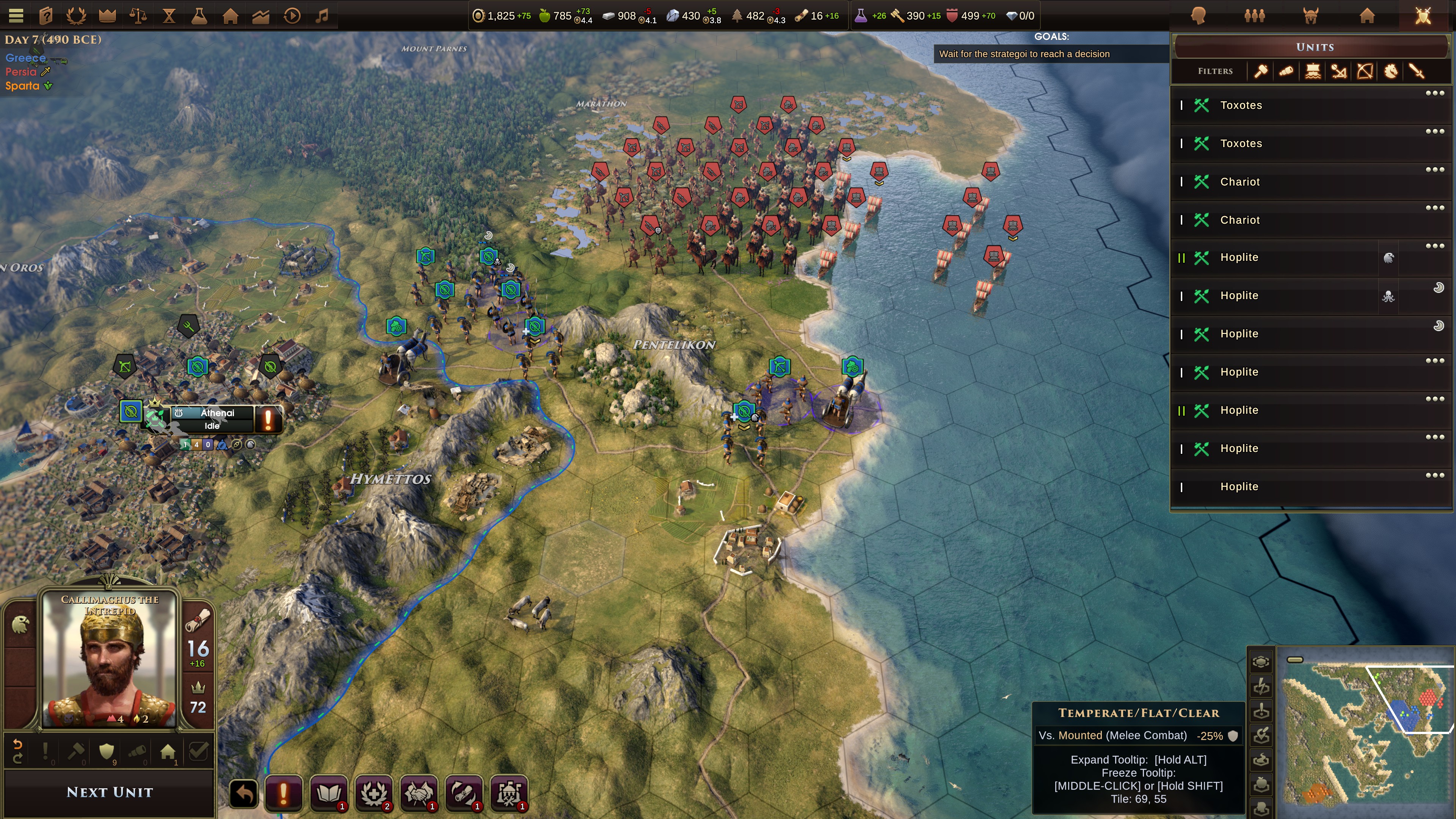Open the laws scales panel
The width and height of the screenshot is (1456, 819).
[138, 15]
